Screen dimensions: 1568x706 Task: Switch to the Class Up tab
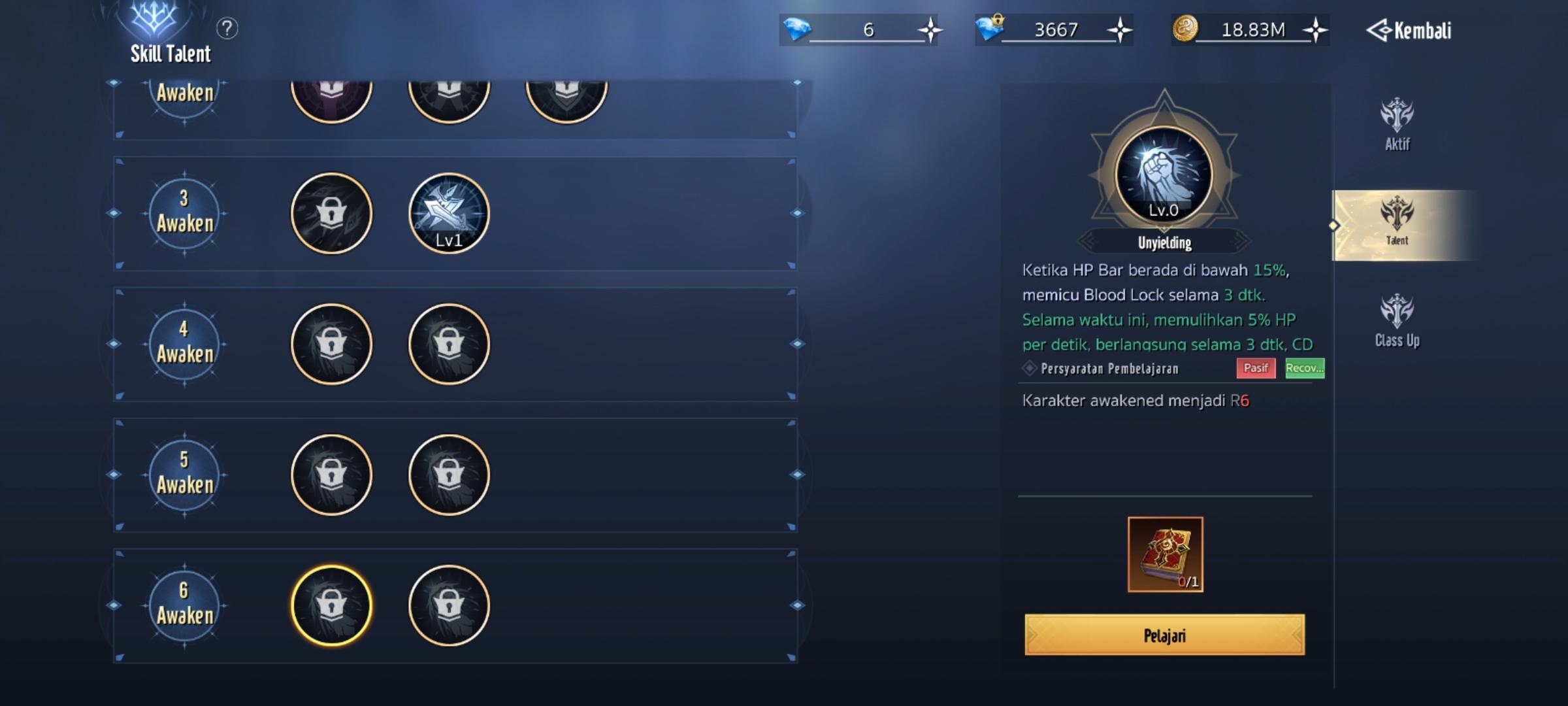(x=1397, y=320)
